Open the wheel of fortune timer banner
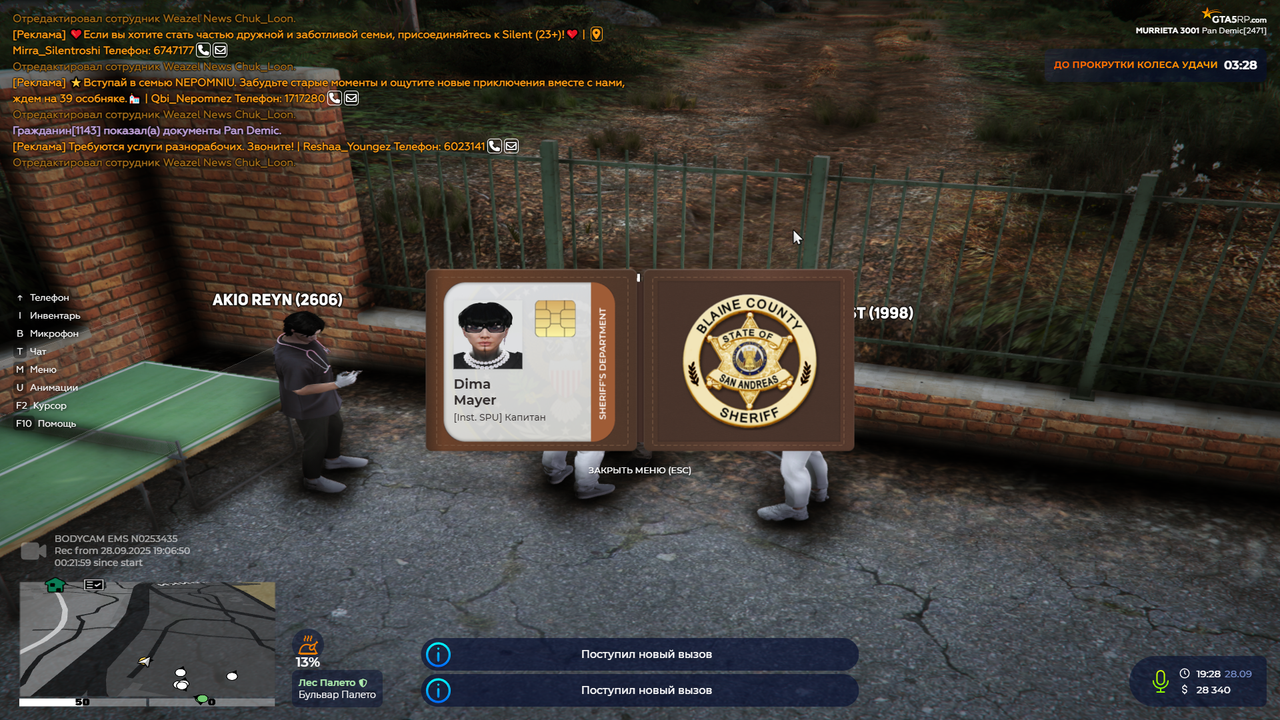Screen dimensions: 1280x720 click(1154, 65)
